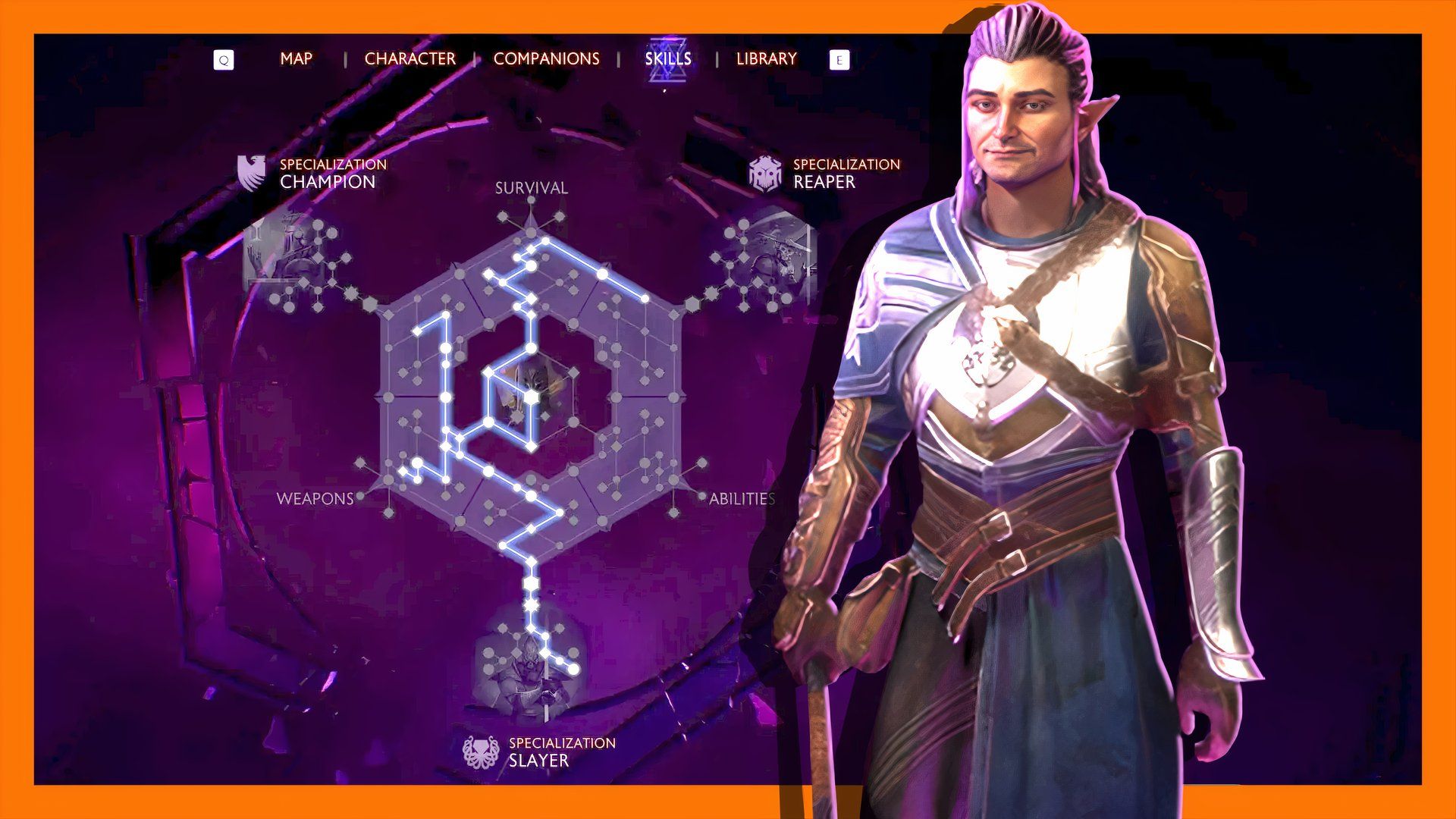Open the Character screen from the menu
The width and height of the screenshot is (1456, 819).
point(410,58)
